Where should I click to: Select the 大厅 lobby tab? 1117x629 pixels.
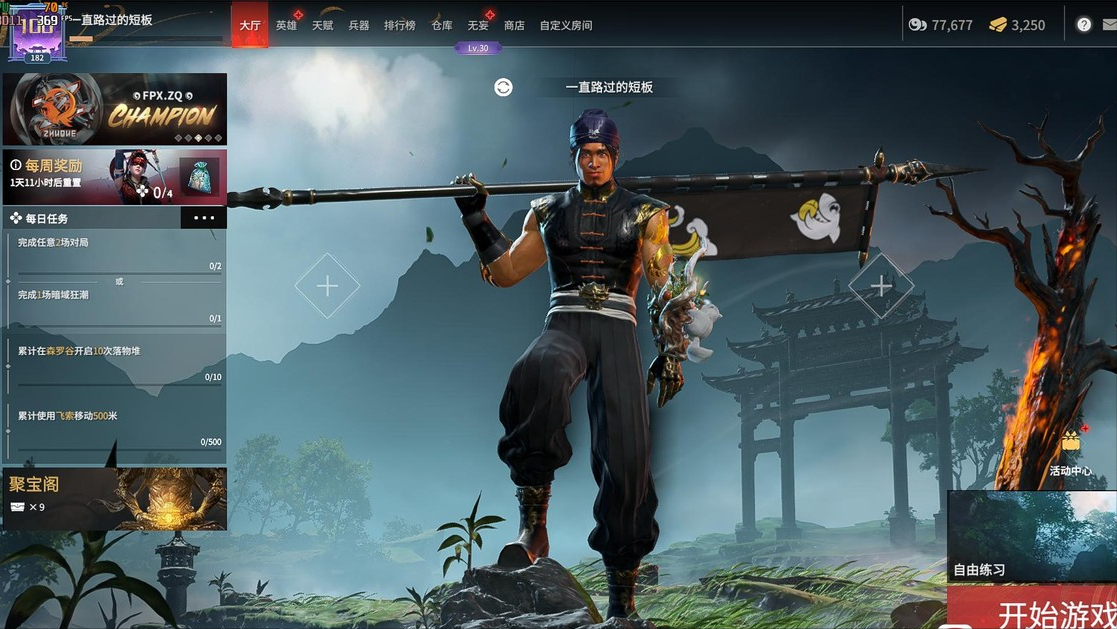point(249,25)
